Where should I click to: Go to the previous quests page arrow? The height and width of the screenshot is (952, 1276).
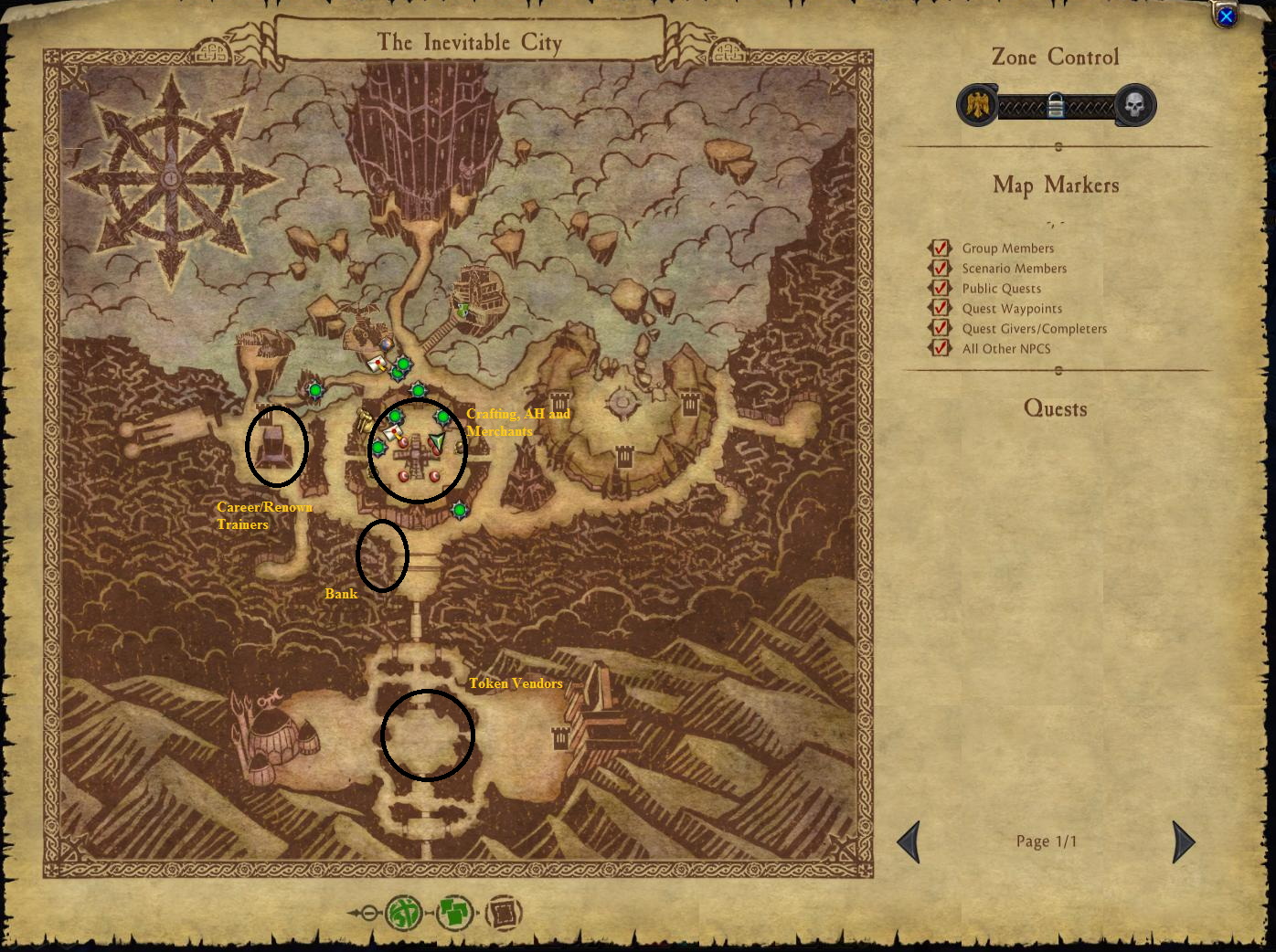click(x=909, y=841)
